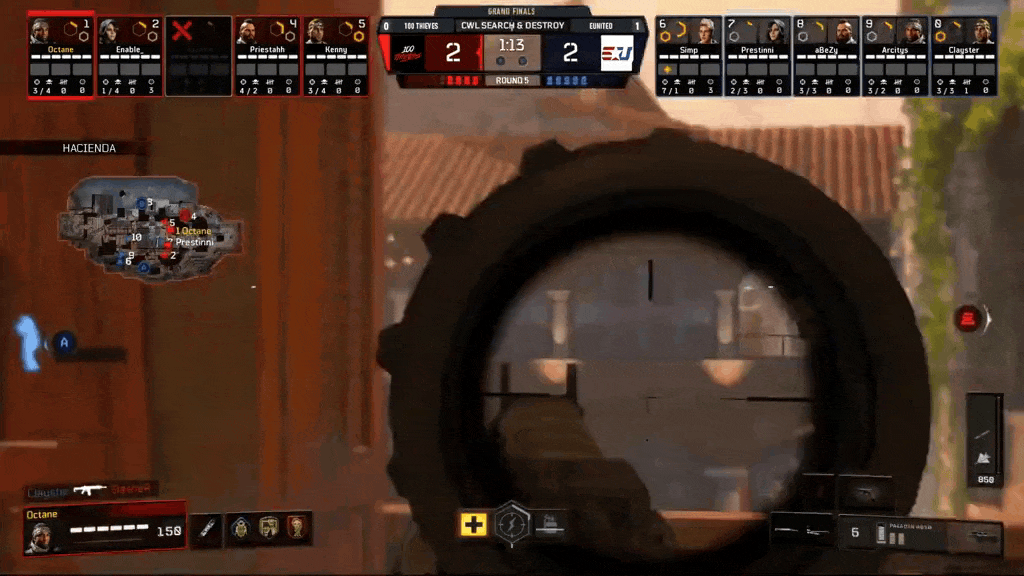1024x576 pixels.
Task: Select Simp's player card
Action: tap(688, 56)
